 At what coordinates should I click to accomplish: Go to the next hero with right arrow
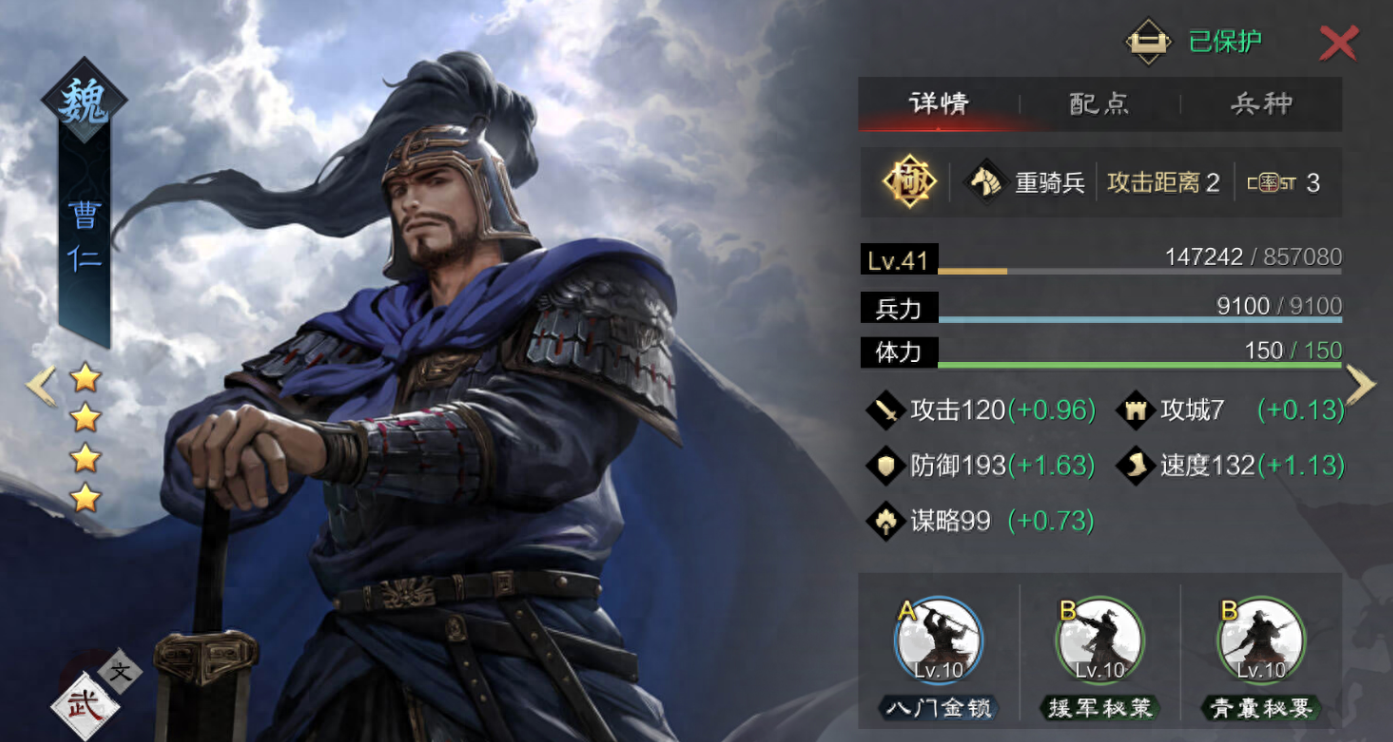click(1361, 385)
